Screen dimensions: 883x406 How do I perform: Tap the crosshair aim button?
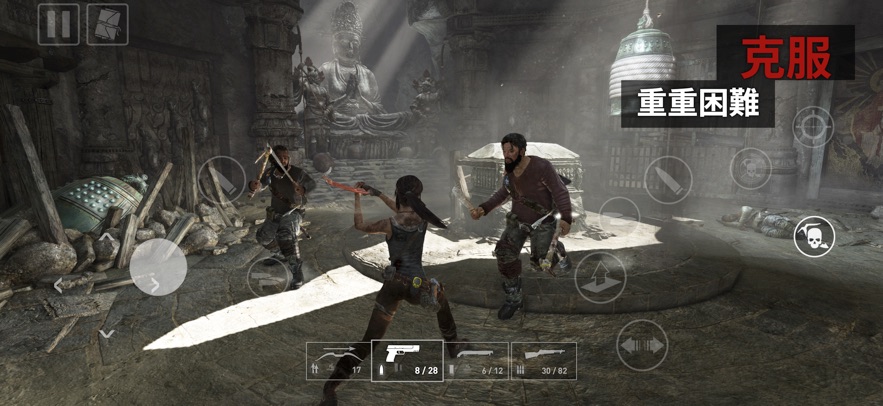click(813, 127)
